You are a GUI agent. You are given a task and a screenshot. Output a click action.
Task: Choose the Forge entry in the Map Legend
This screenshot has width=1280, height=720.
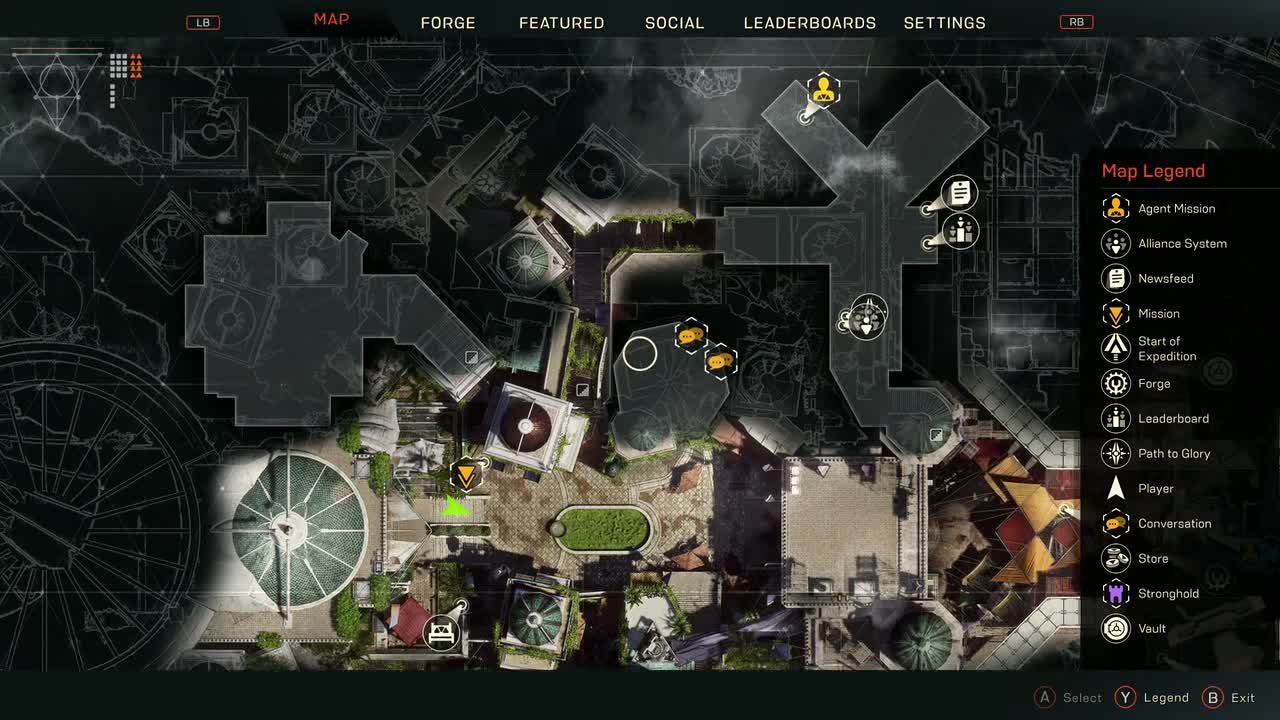click(1153, 384)
